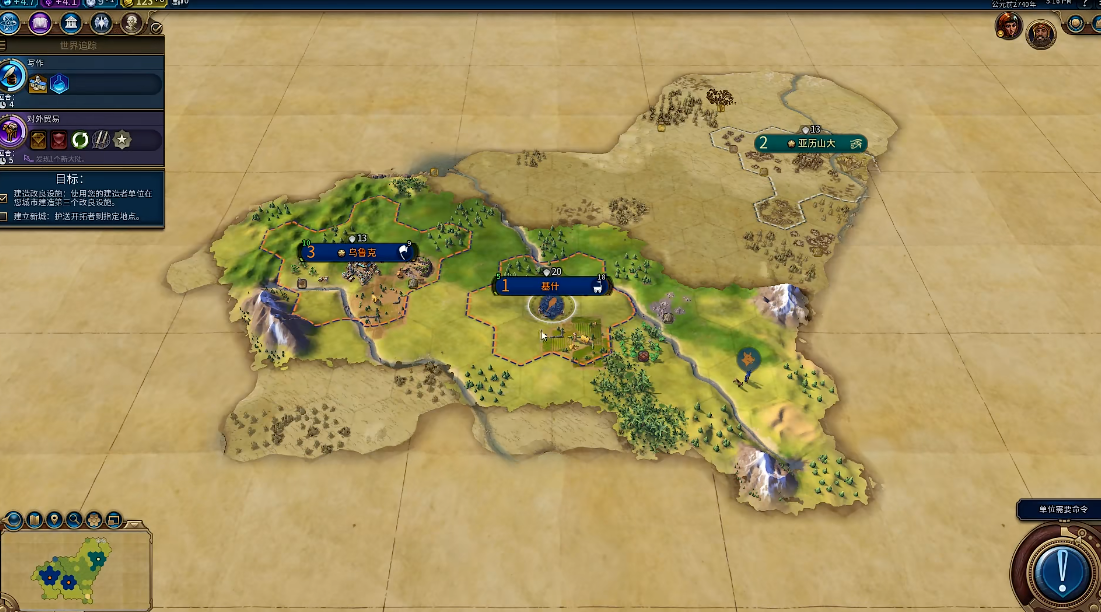The height and width of the screenshot is (612, 1101).
Task: Open the religion winged icon
Action: pyautogui.click(x=101, y=22)
